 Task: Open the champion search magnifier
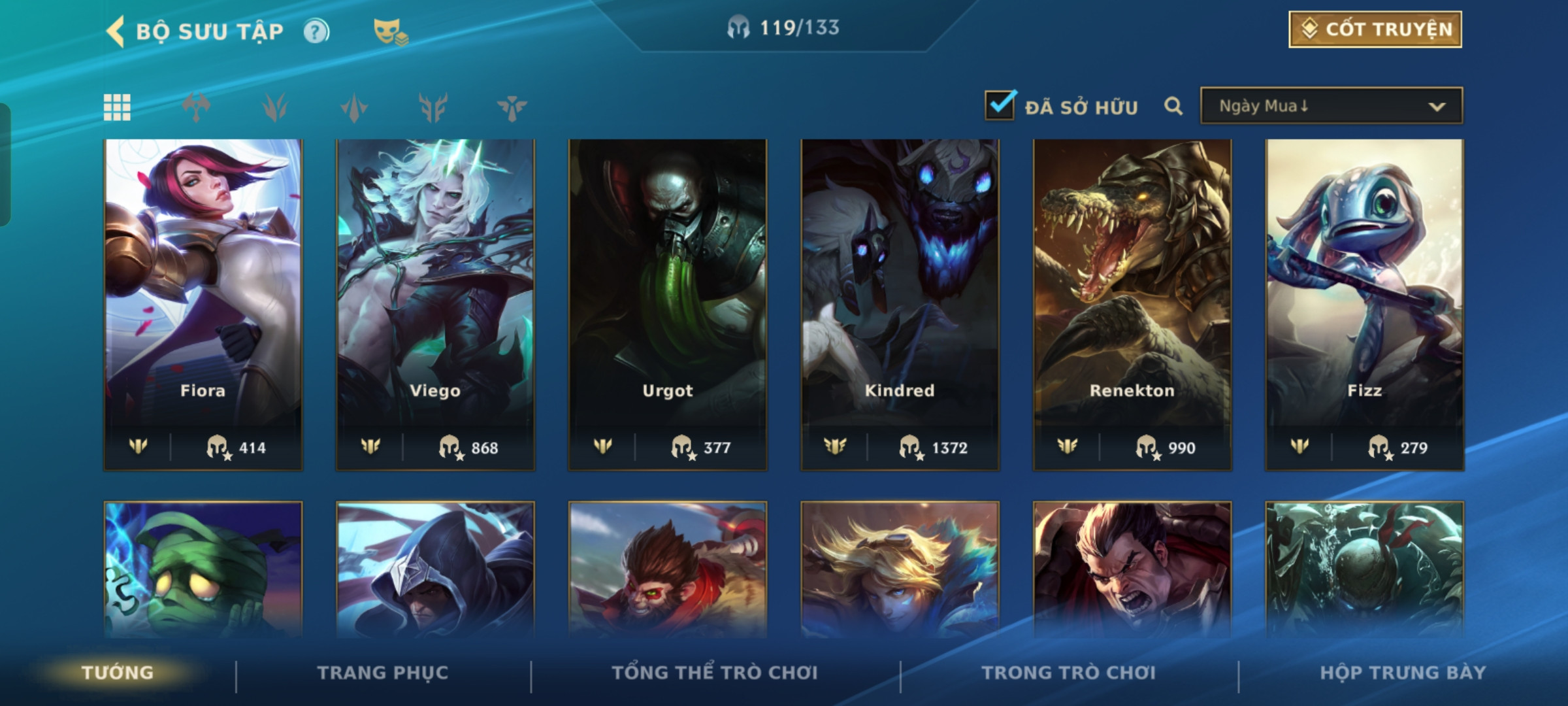[x=1173, y=106]
